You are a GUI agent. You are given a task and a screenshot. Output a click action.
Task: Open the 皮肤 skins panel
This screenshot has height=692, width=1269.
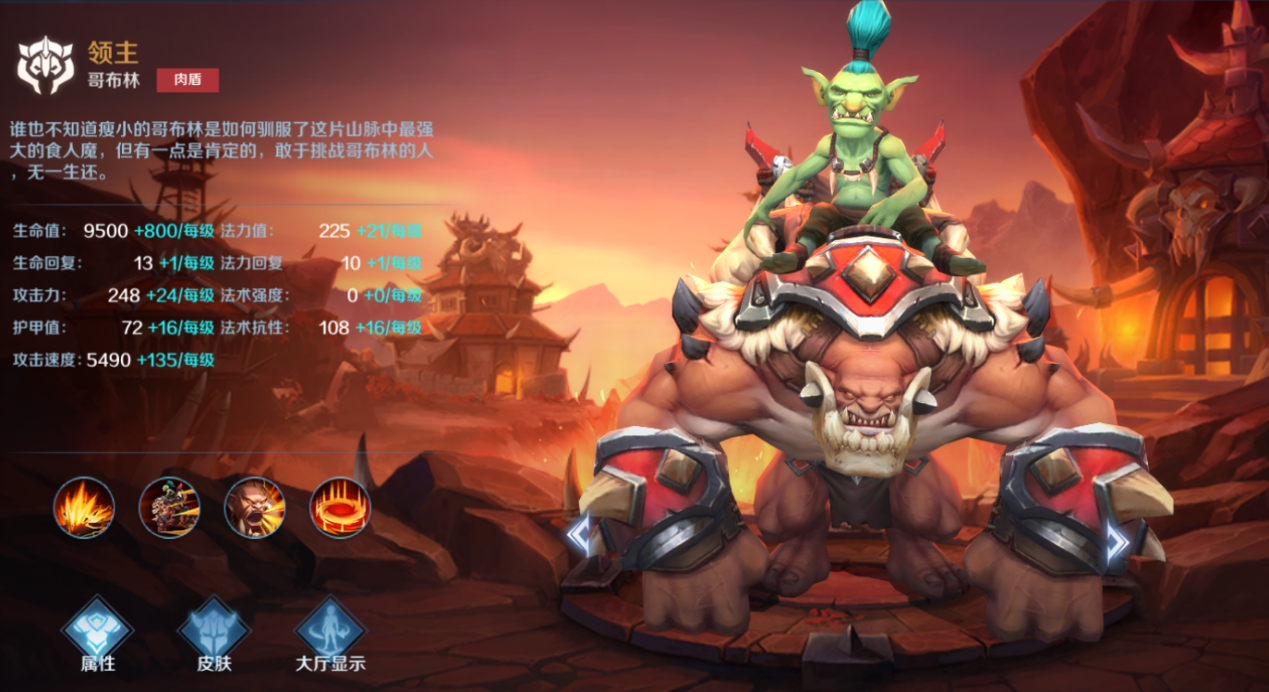213,631
